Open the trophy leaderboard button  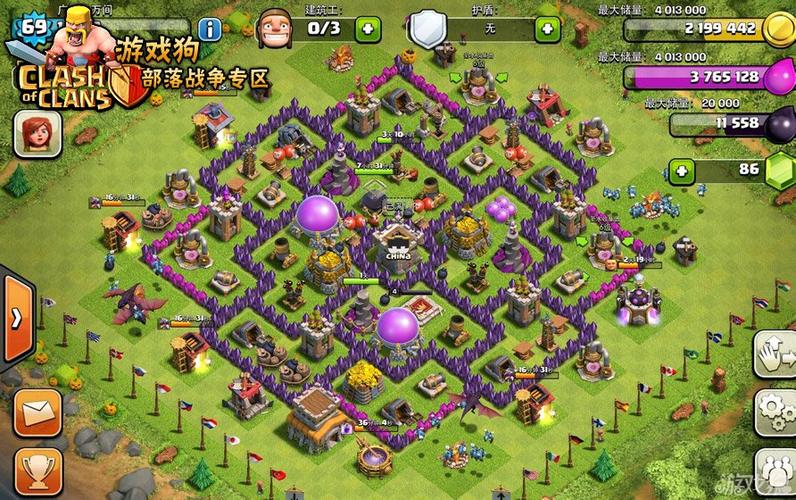tap(37, 467)
